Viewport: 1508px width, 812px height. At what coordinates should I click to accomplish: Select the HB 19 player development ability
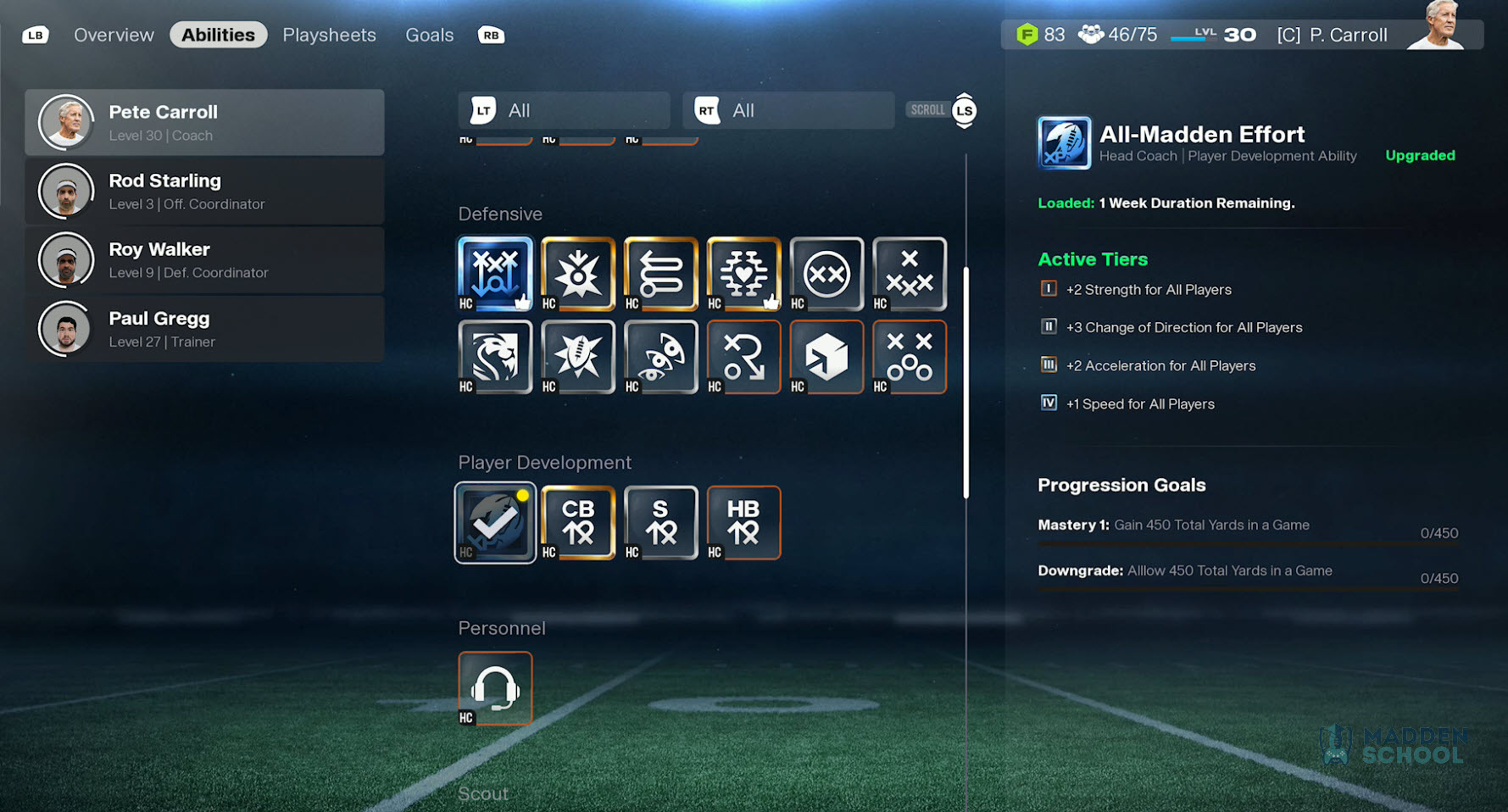coord(743,522)
